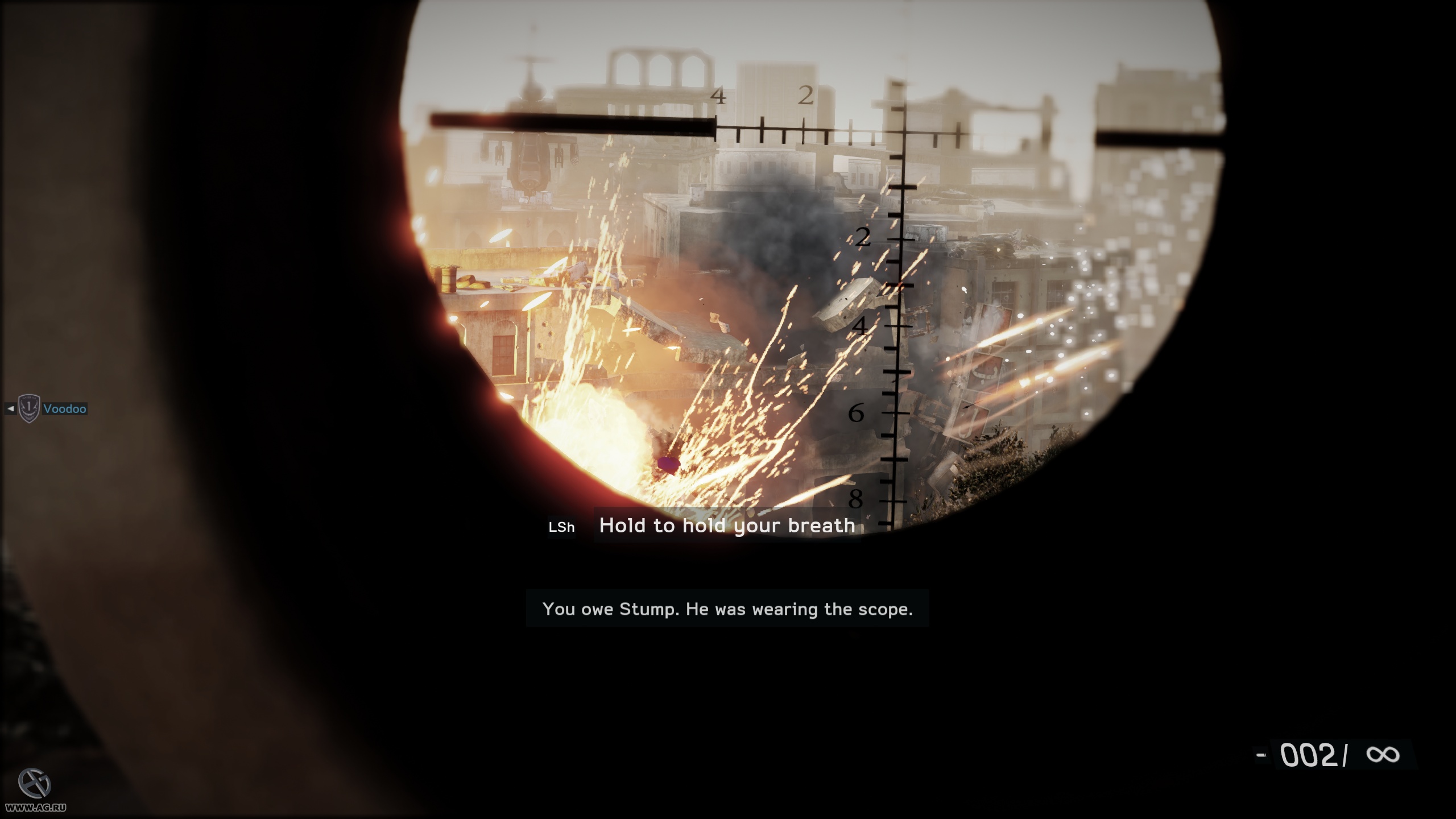1456x819 pixels.
Task: Click the number 4 at the top of the reticle
Action: pyautogui.click(x=718, y=96)
